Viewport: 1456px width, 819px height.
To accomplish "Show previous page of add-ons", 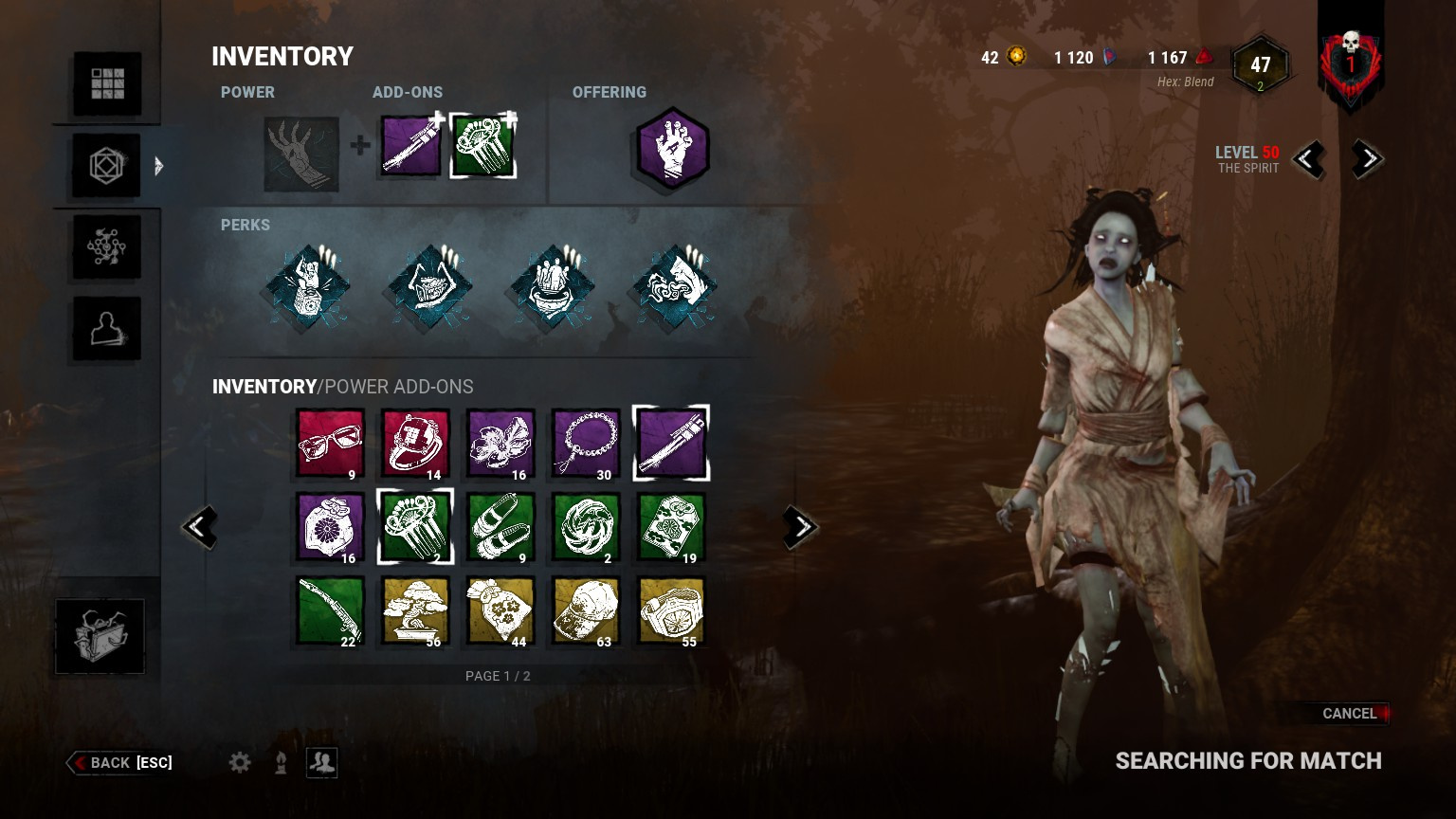I will point(200,527).
